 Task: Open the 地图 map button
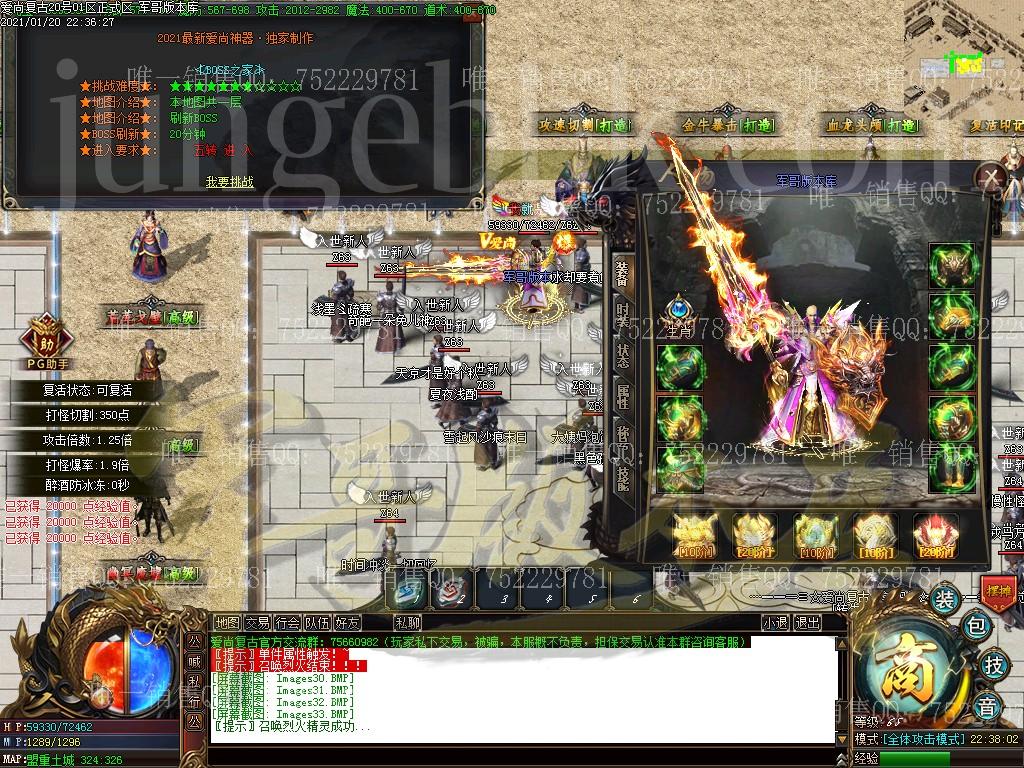(x=227, y=623)
